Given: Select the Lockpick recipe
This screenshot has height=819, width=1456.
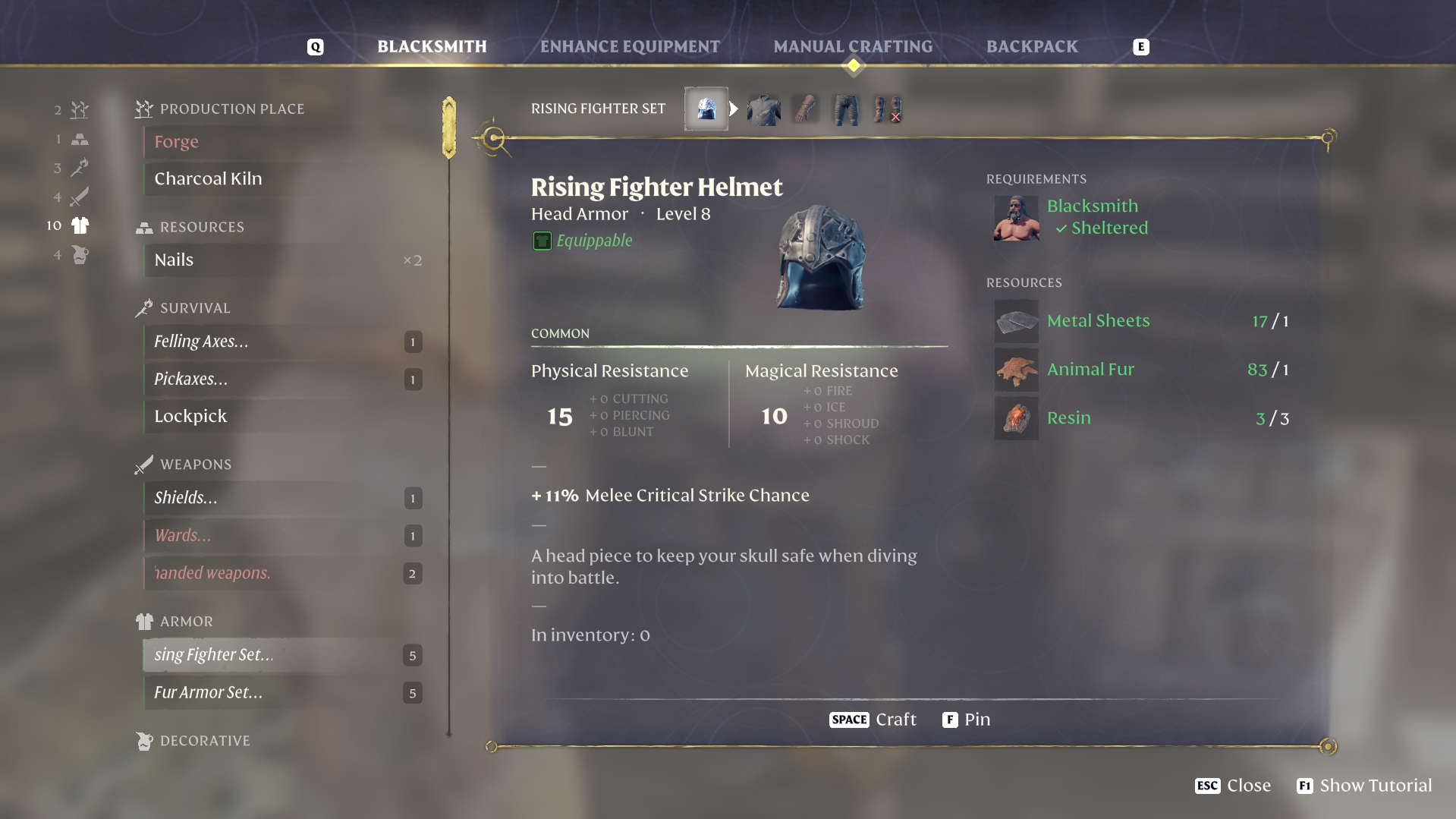Looking at the screenshot, I should click(190, 416).
